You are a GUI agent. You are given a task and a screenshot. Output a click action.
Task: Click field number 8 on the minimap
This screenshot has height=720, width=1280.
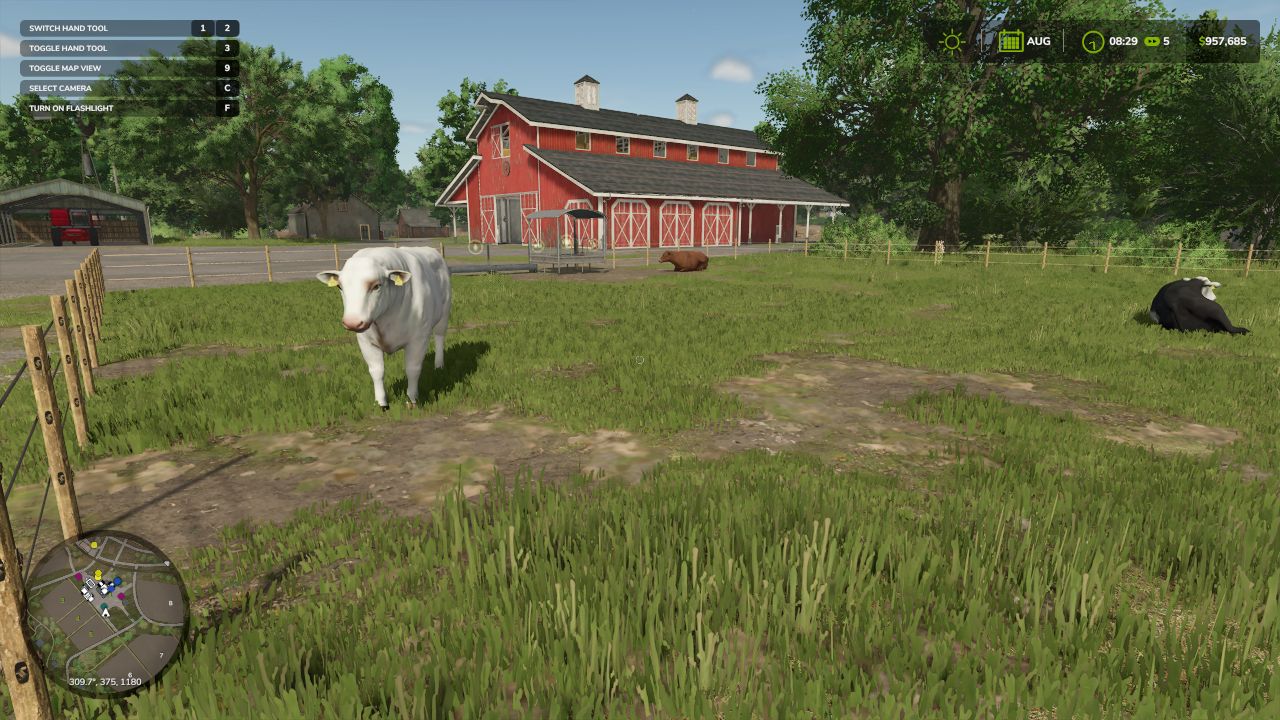pos(170,602)
